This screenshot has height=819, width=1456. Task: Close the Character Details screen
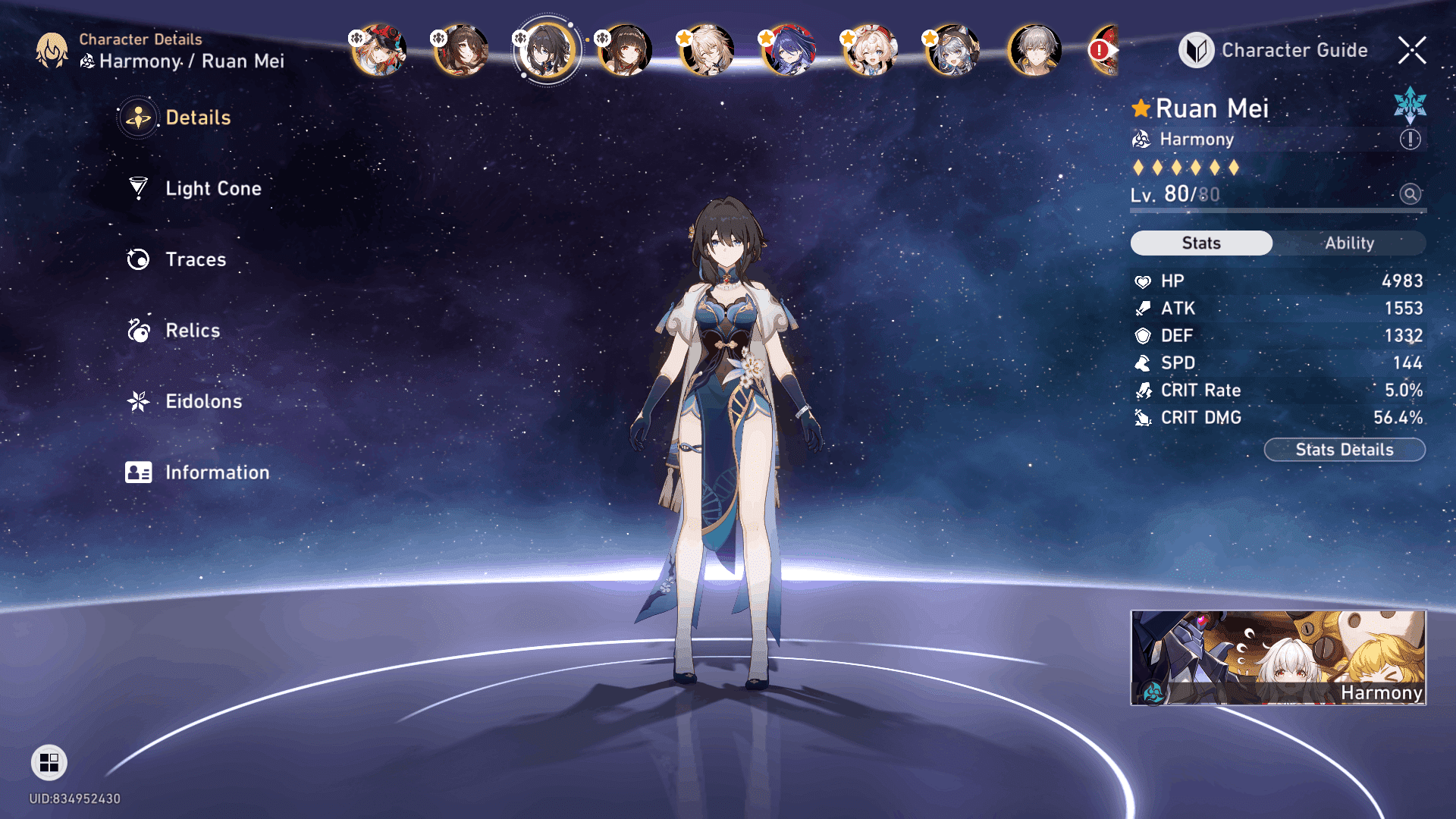pyautogui.click(x=1411, y=51)
